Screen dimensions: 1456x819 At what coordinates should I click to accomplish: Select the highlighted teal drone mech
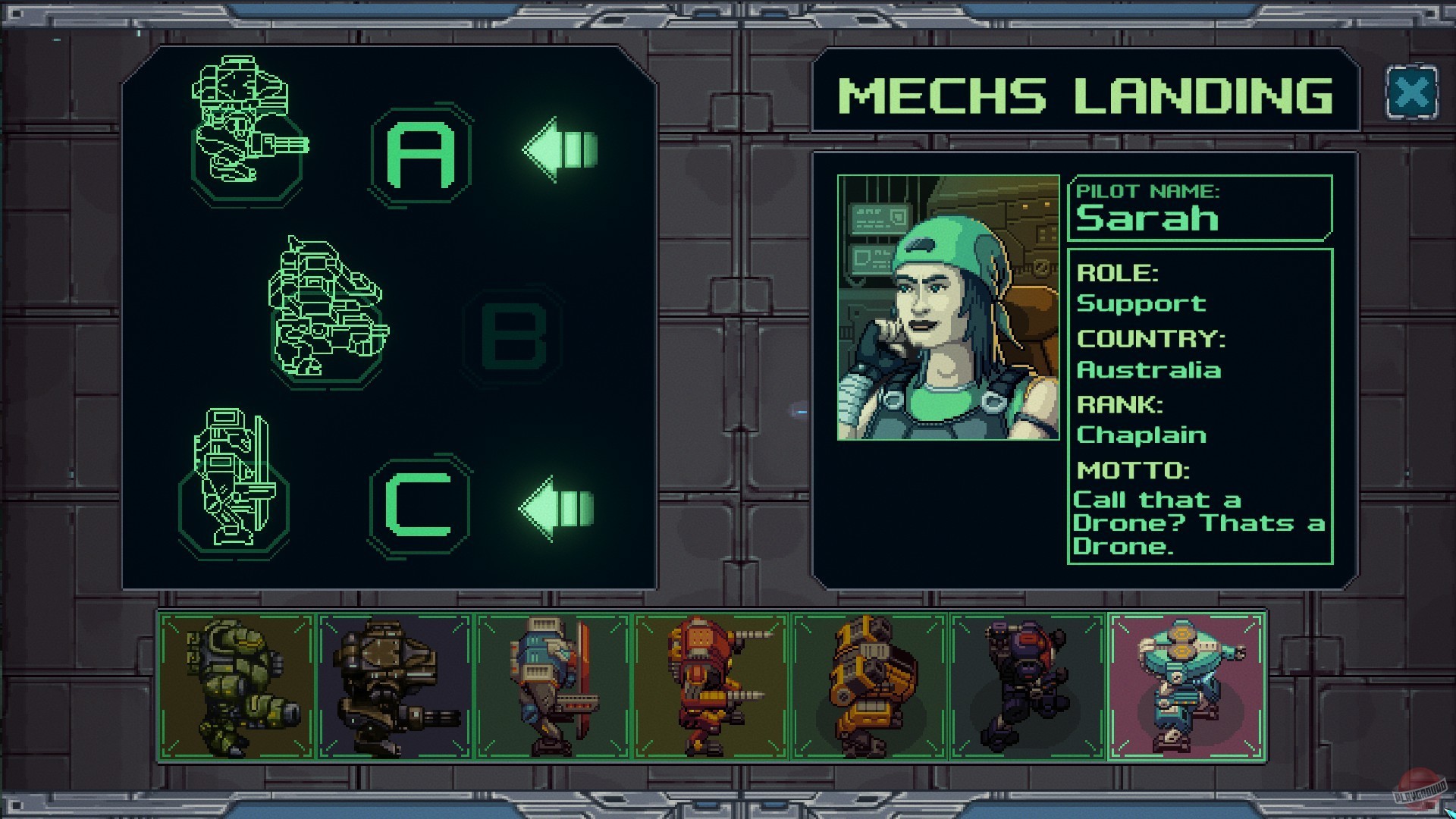1183,682
